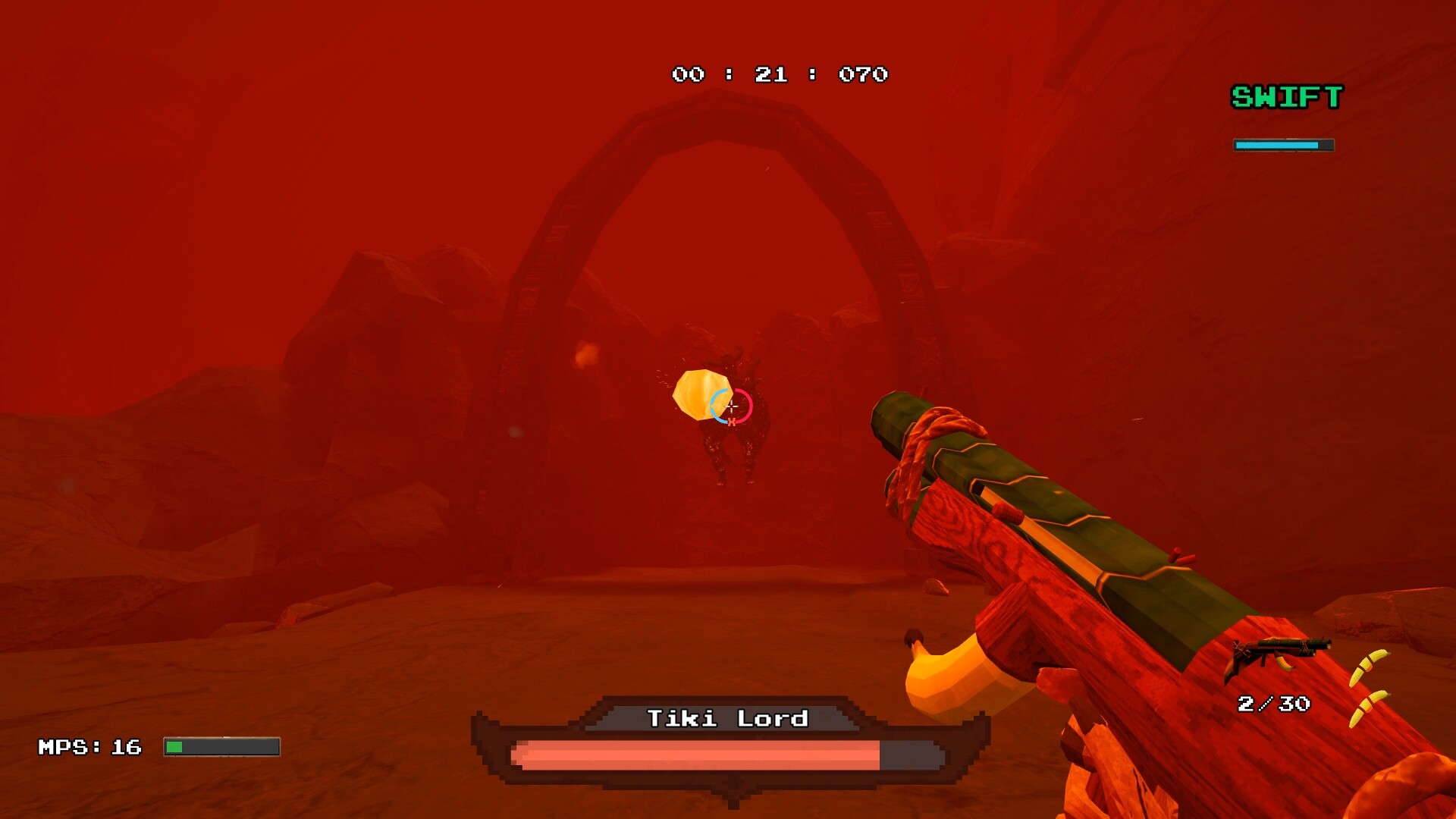This screenshot has height=819, width=1456.
Task: Click the green segment of MPS meter
Action: 176,745
